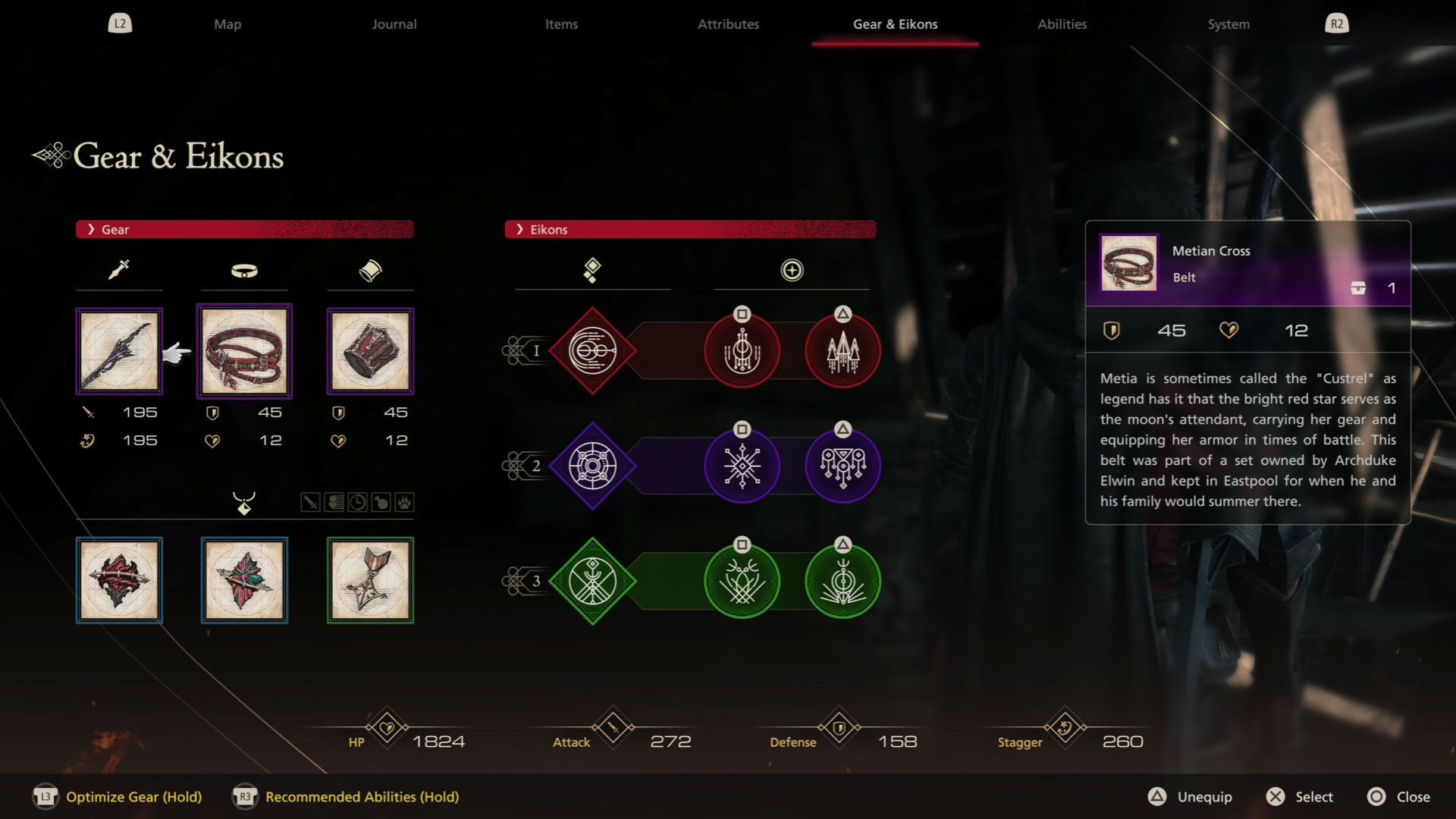1456x819 pixels.
Task: Select the equipped dark sword slot
Action: click(119, 351)
